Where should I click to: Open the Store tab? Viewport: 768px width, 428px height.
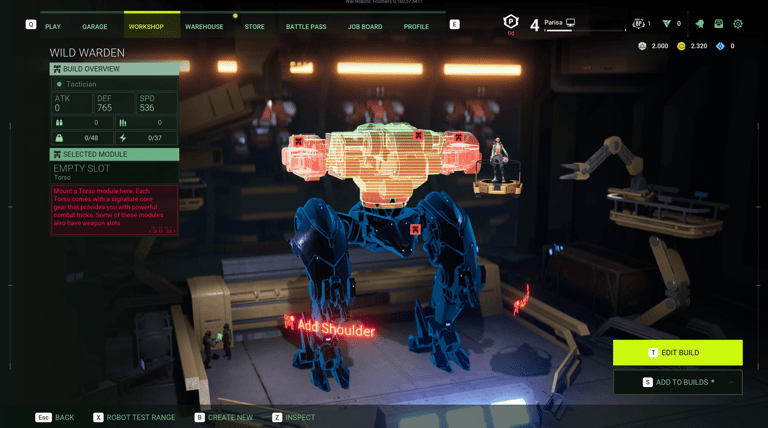(255, 26)
